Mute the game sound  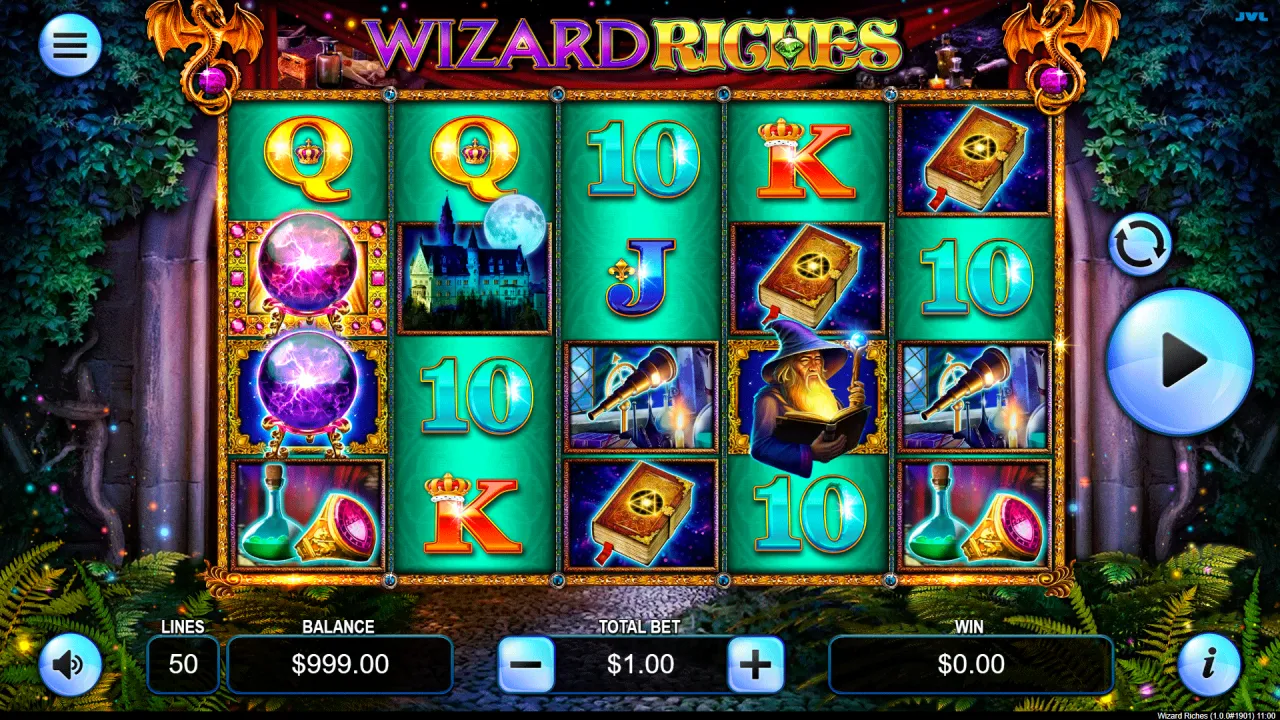coord(68,664)
